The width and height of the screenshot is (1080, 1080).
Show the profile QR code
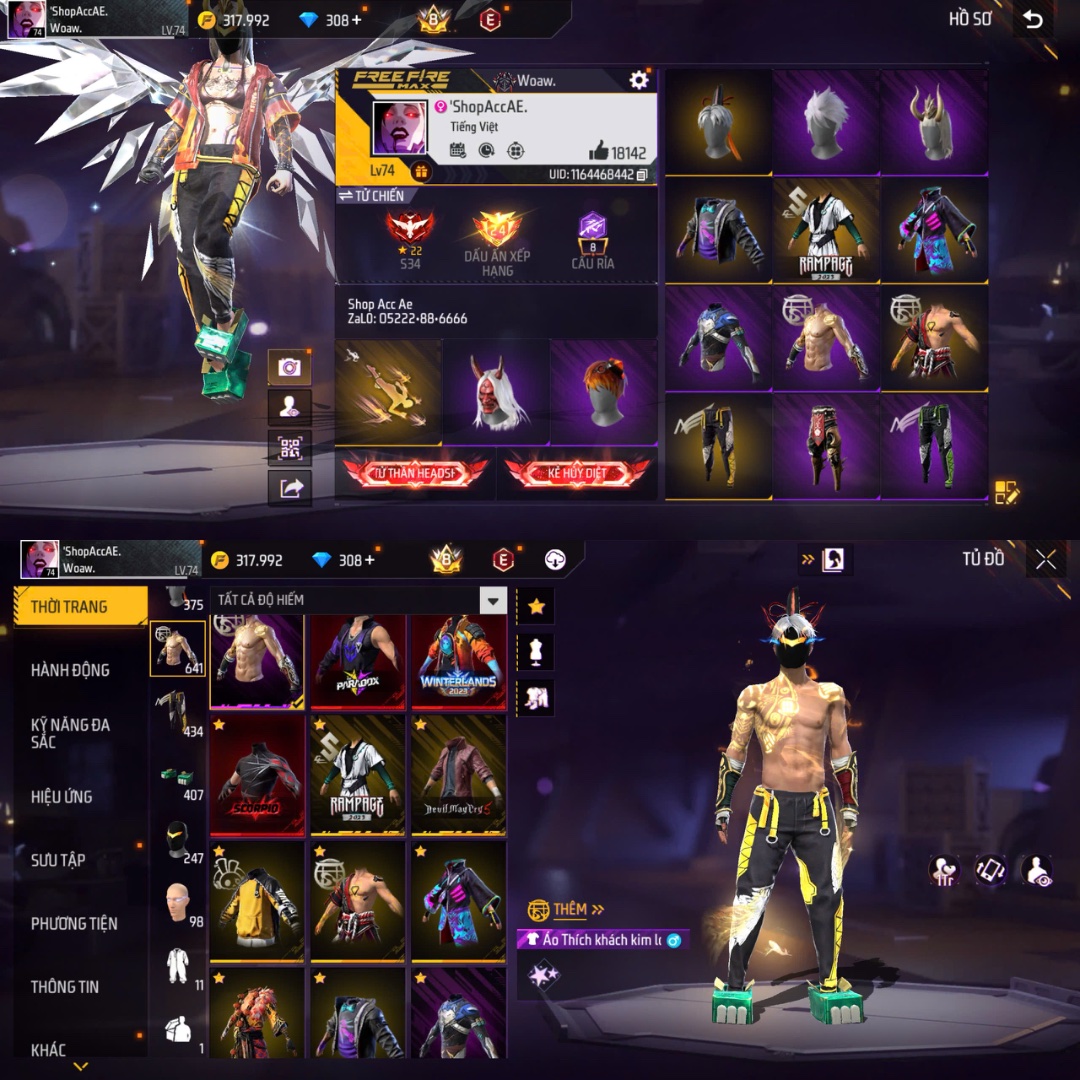tap(290, 448)
